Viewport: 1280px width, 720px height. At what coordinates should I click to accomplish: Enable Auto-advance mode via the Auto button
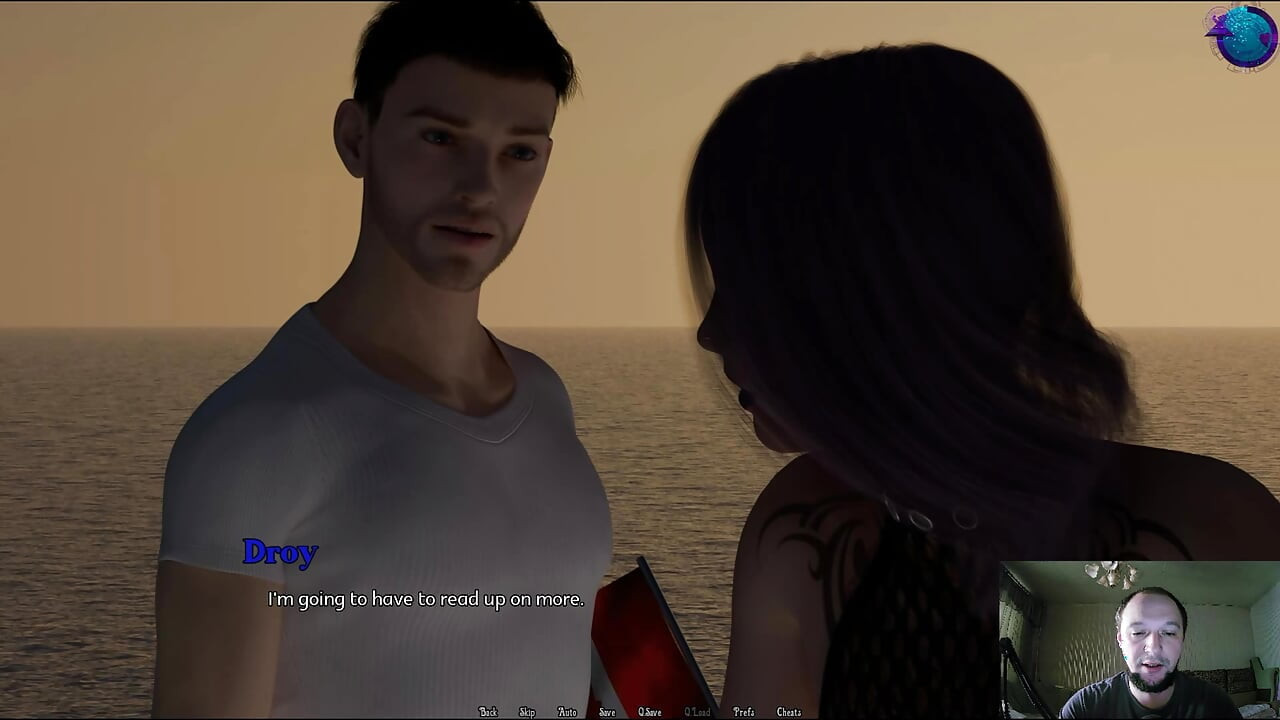pos(567,711)
